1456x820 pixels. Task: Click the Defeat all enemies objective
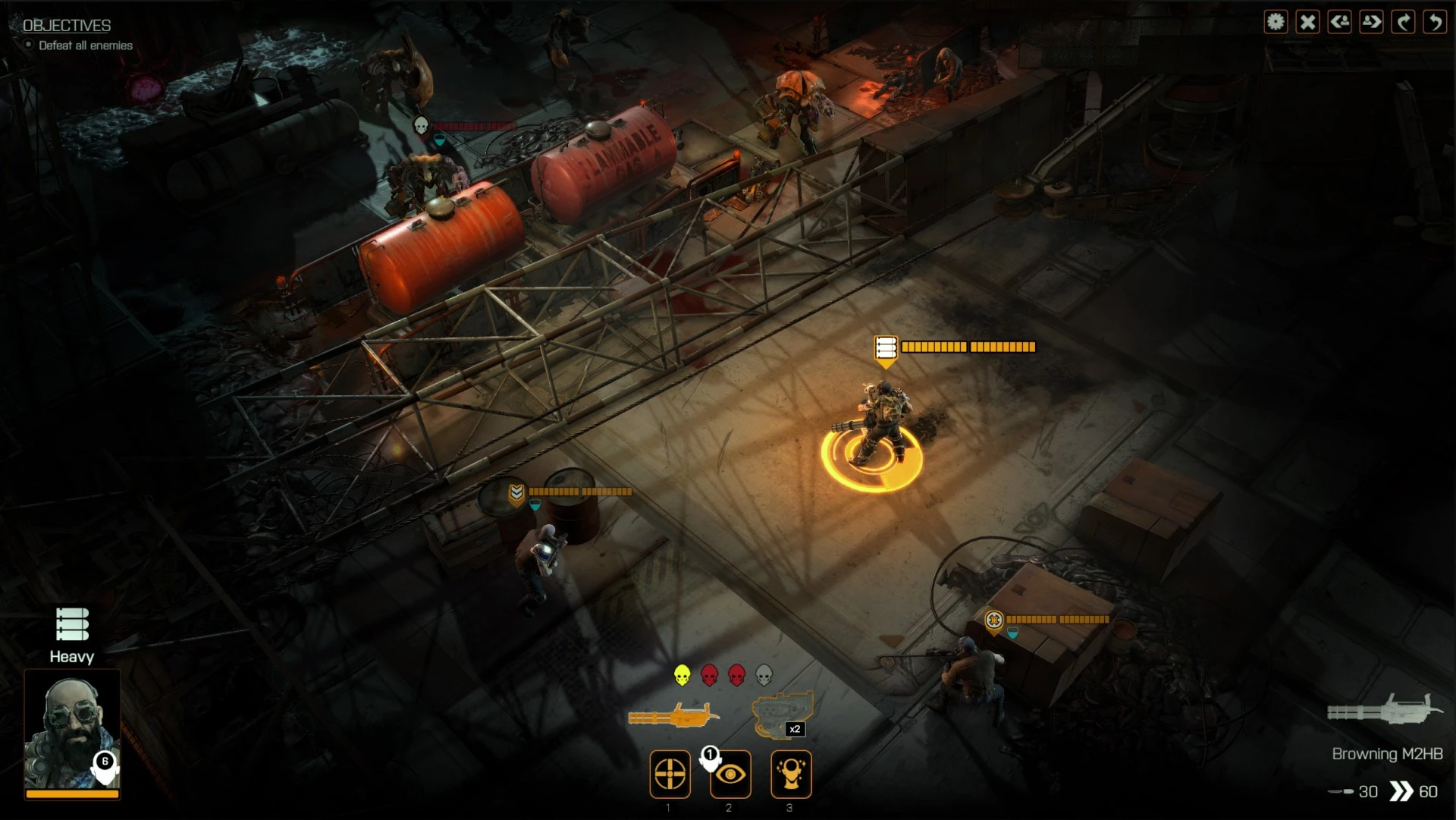pos(85,46)
